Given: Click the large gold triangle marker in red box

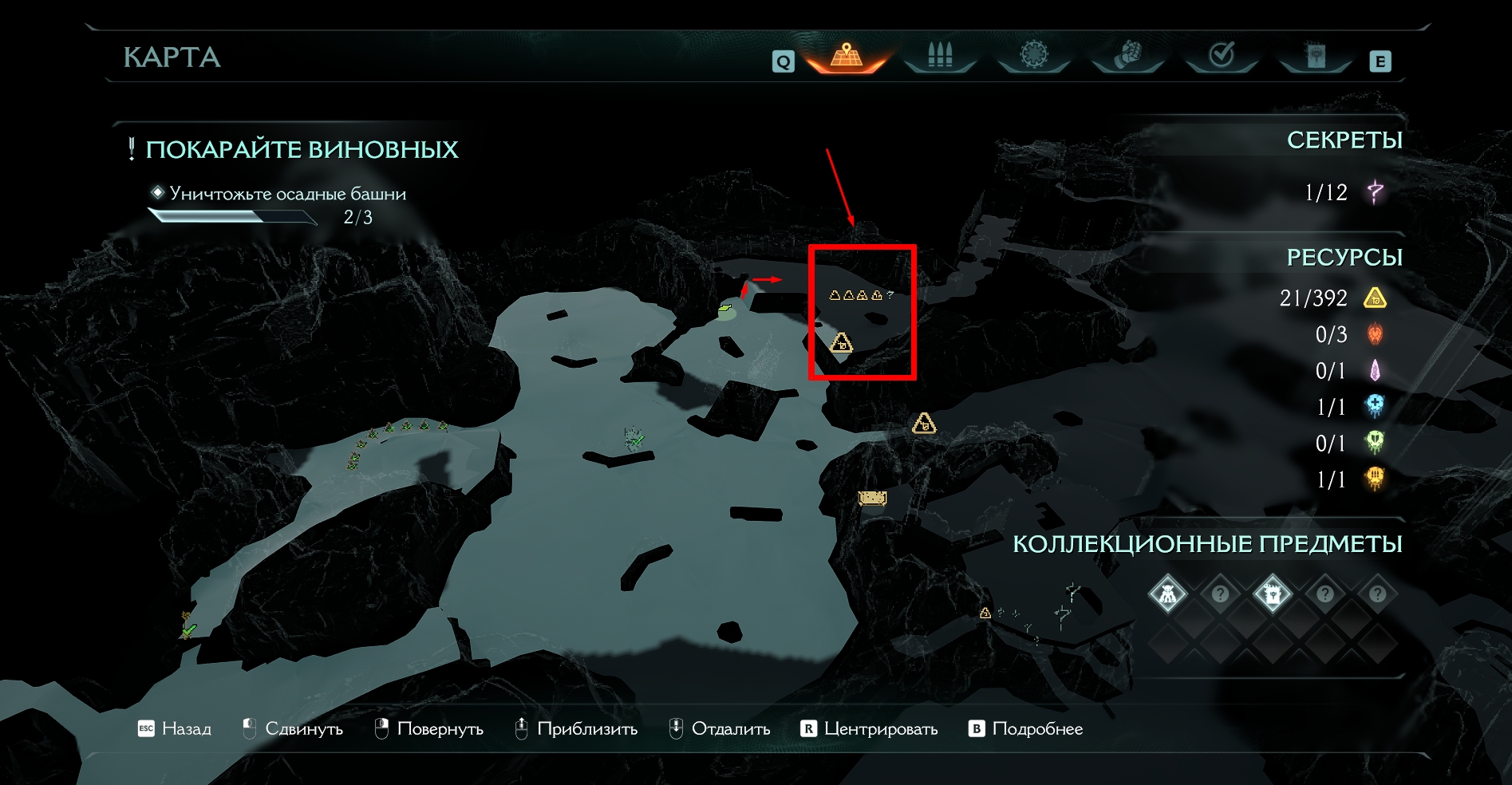Looking at the screenshot, I should click(841, 344).
